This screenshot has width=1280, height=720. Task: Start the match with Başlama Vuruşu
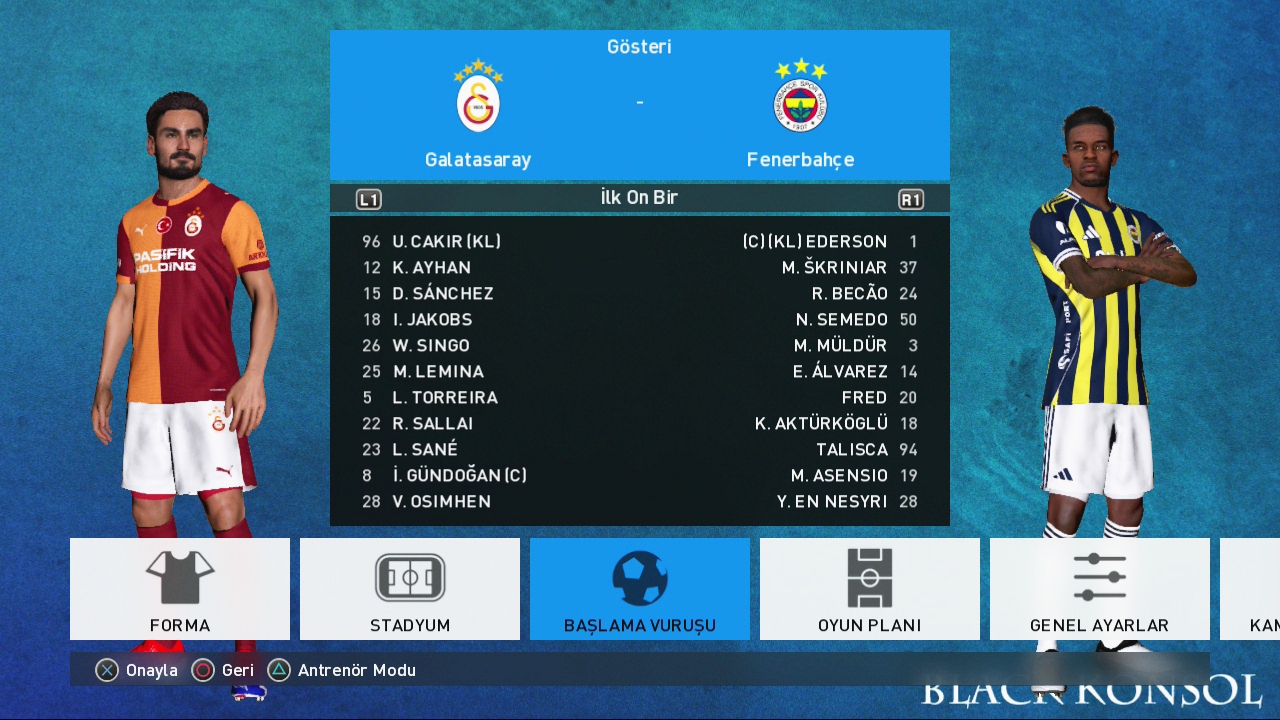(640, 589)
